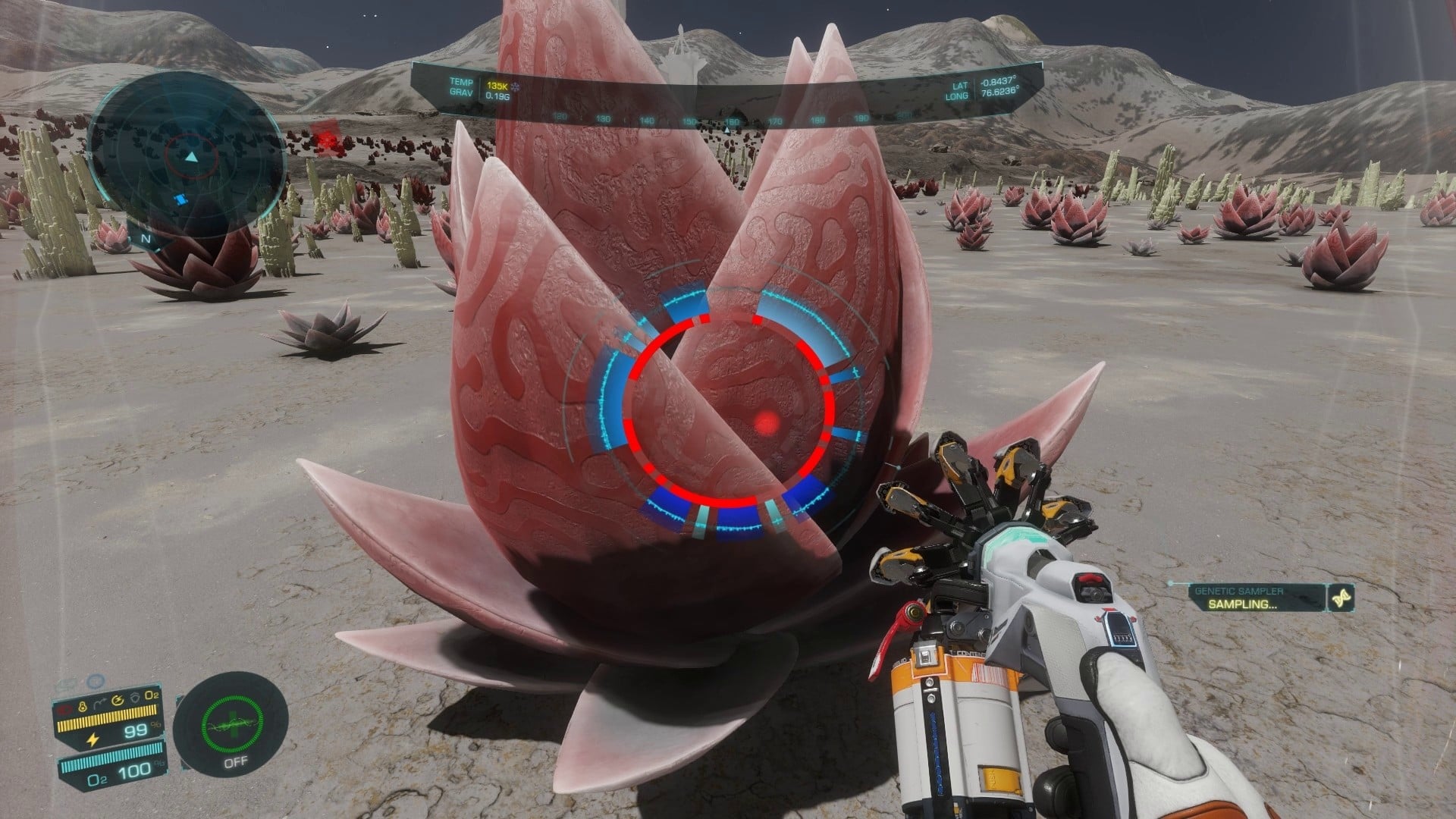
Task: Click the thermometer icon on the suit status panel
Action: [82, 706]
